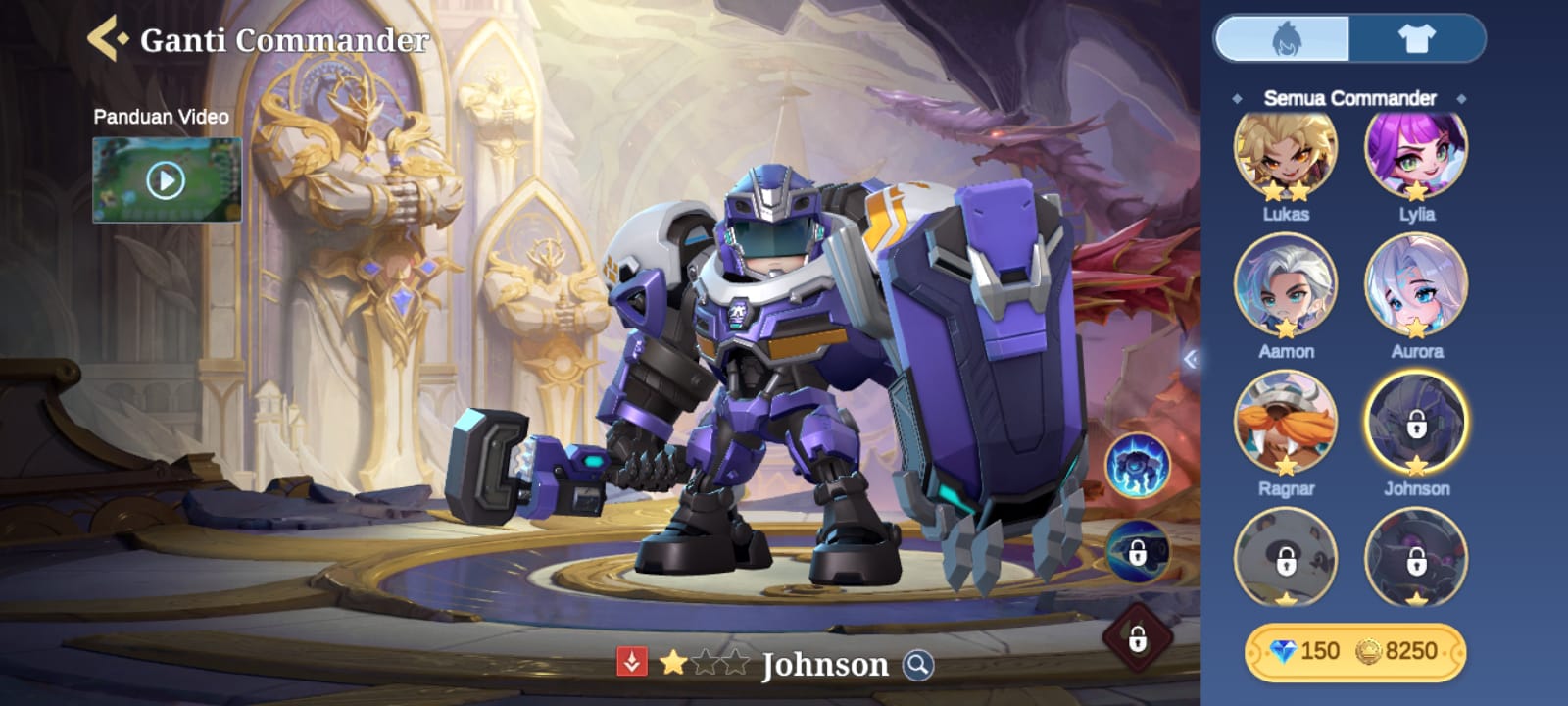
Task: Tap the red diamond locked skill icon
Action: click(x=1137, y=638)
